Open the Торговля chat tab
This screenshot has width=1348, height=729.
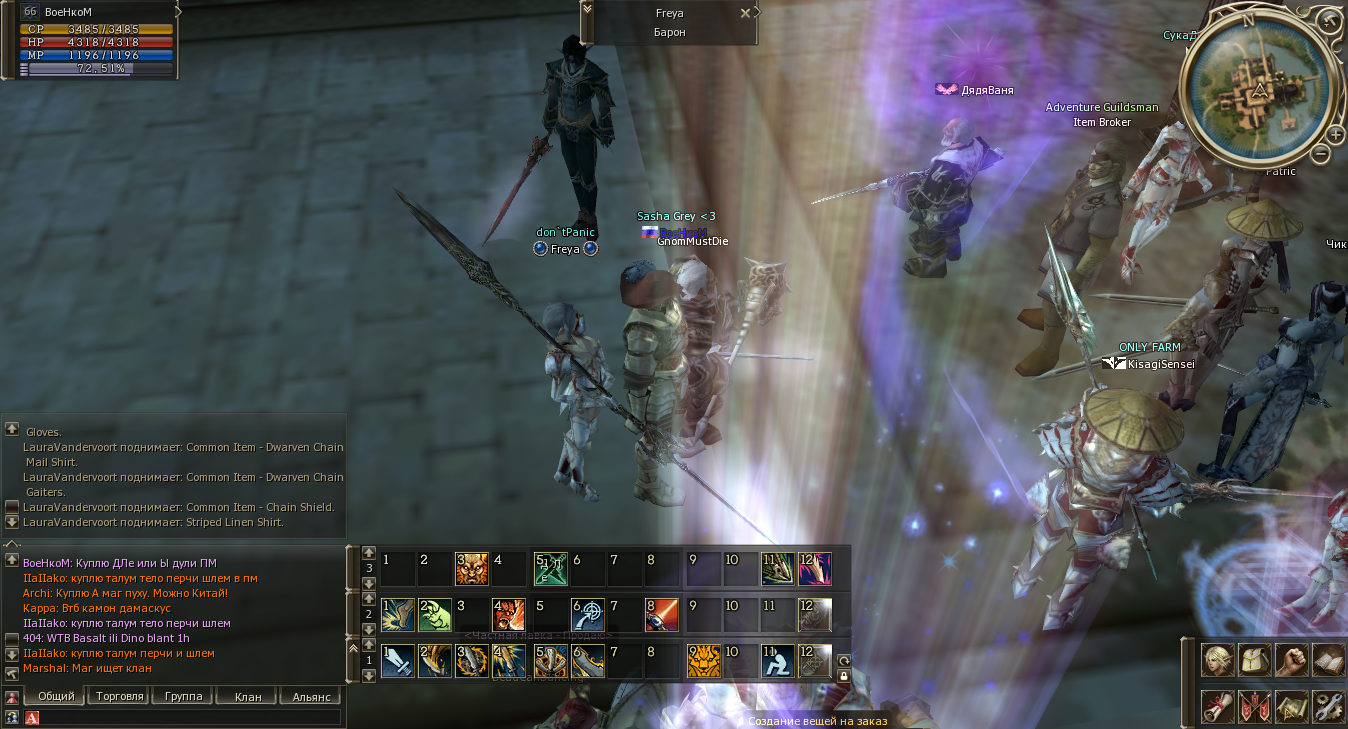(119, 696)
